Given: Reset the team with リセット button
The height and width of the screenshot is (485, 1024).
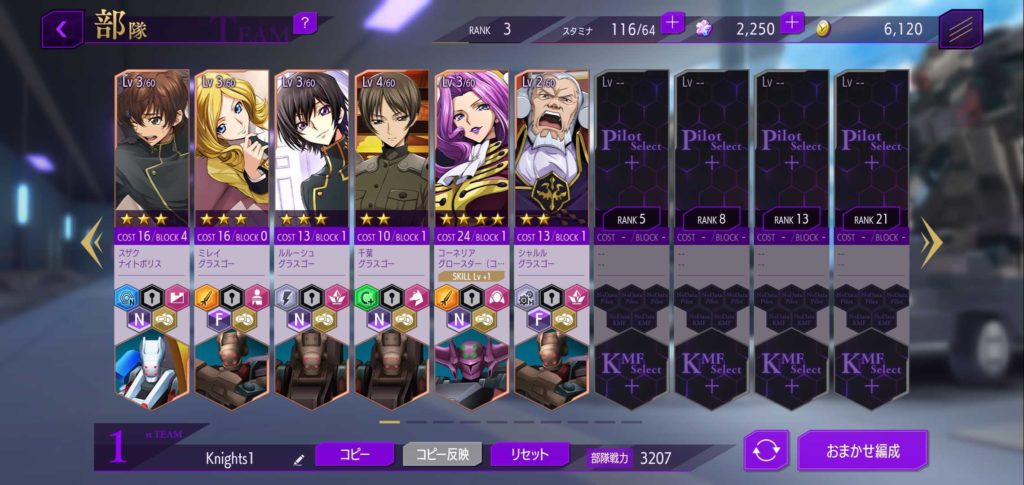Looking at the screenshot, I should [x=530, y=454].
